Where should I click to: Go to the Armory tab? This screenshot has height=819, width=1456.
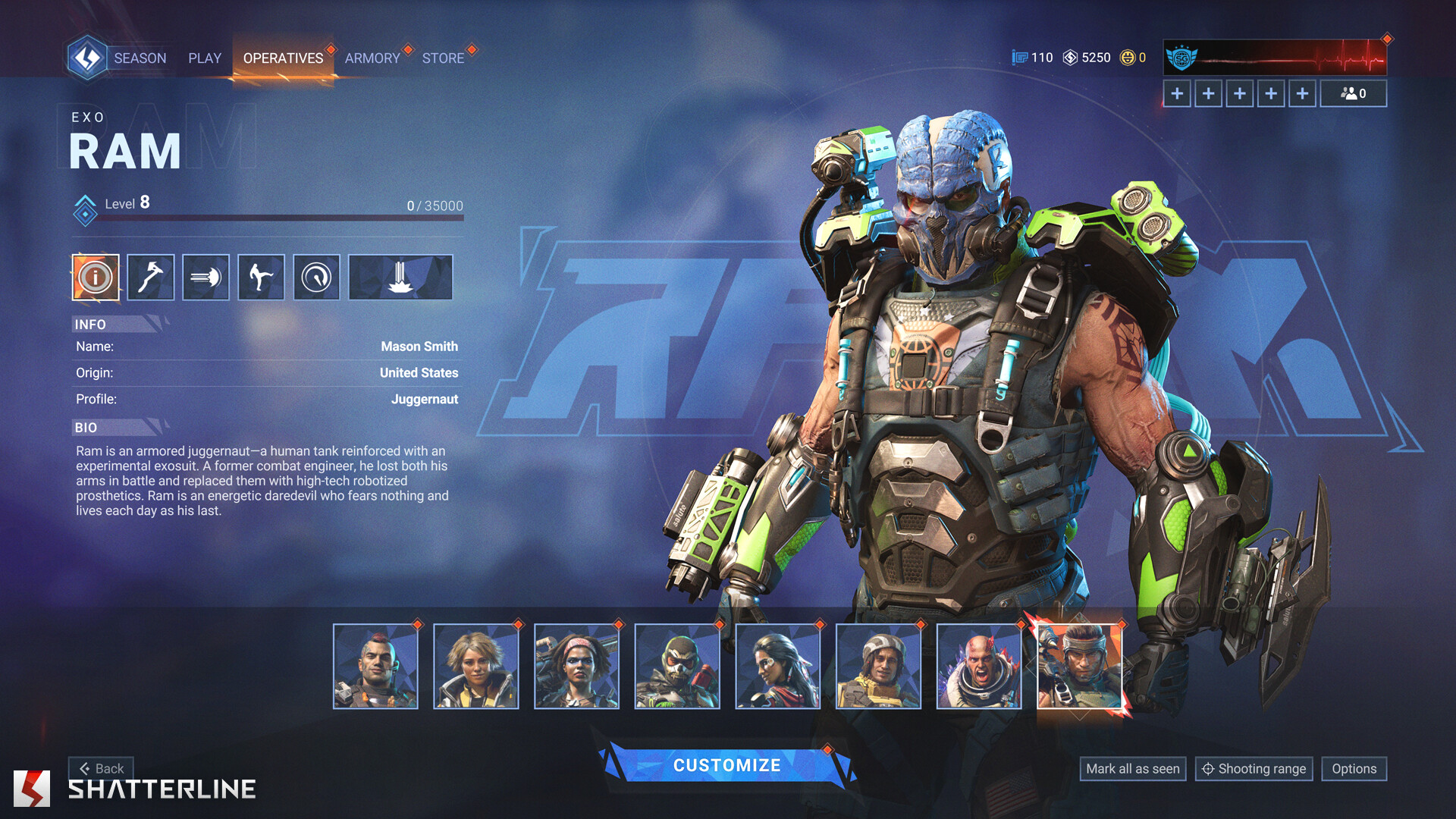[x=372, y=58]
